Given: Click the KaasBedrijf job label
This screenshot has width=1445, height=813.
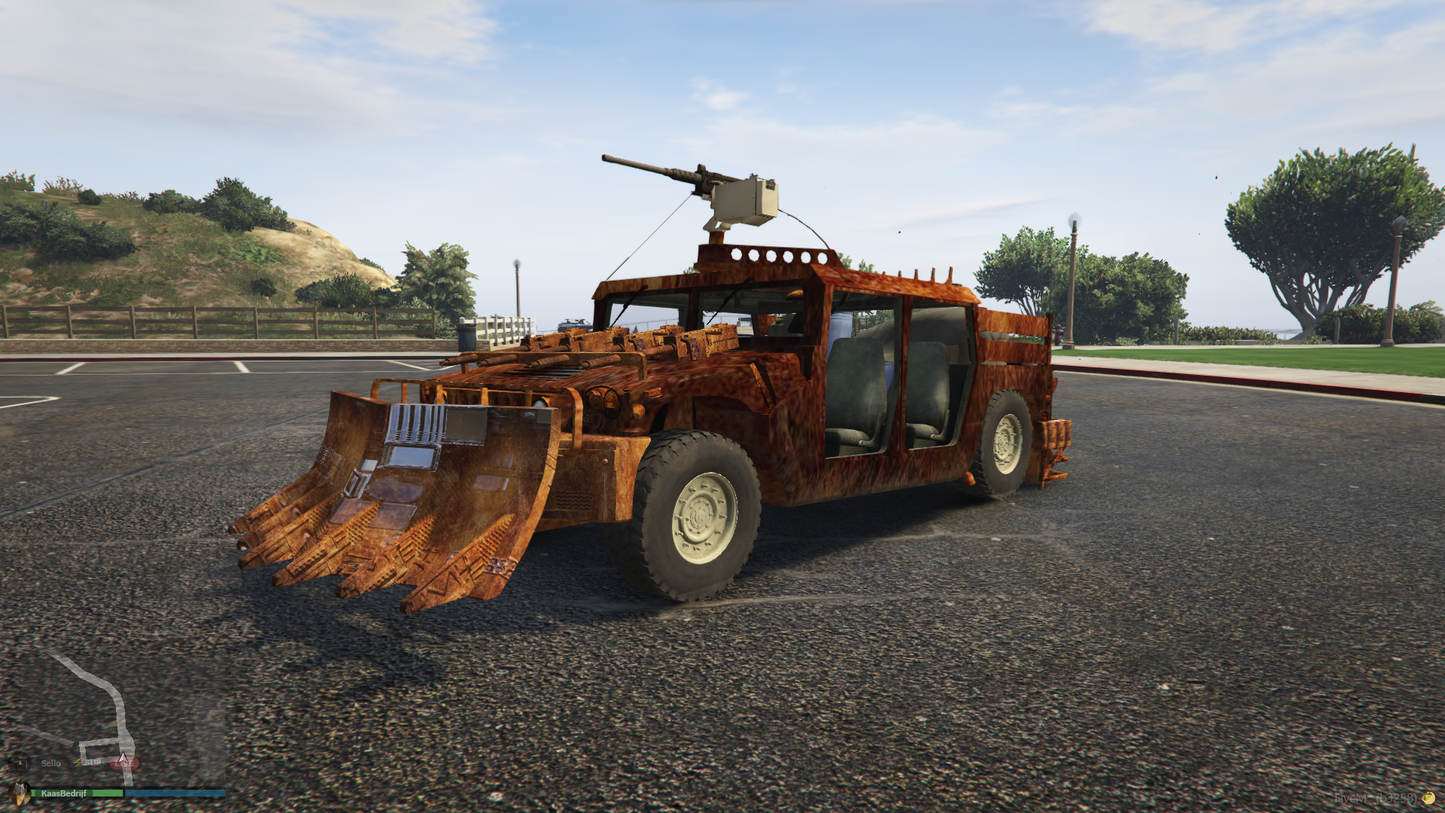Looking at the screenshot, I should pos(64,792).
